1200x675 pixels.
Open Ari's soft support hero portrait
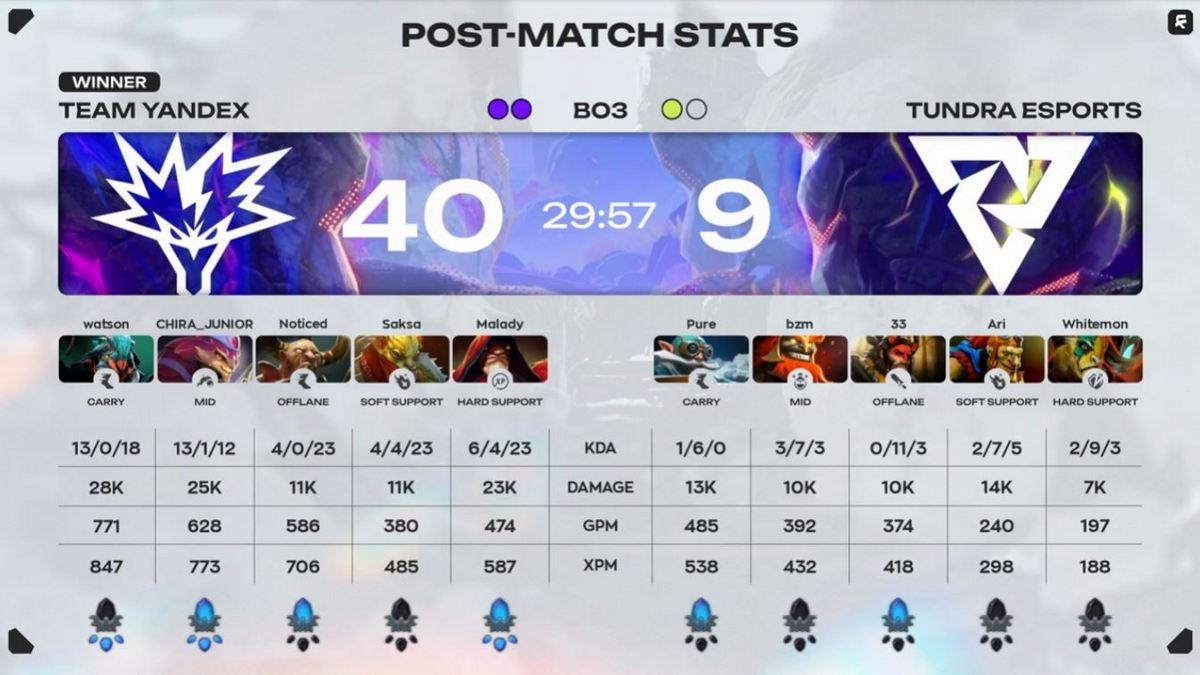[997, 358]
